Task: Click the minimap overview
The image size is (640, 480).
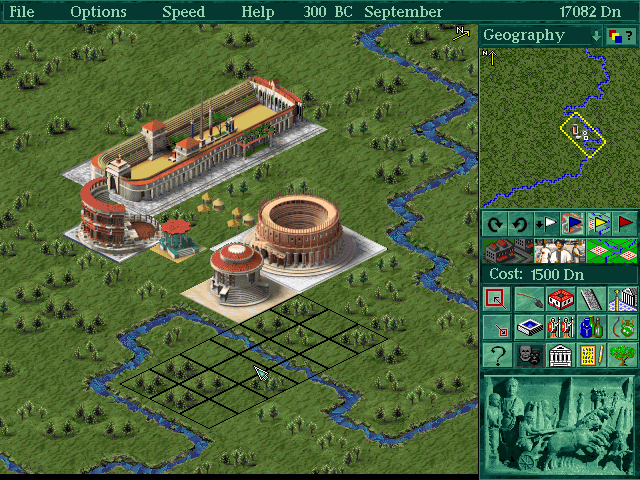Action: pyautogui.click(x=558, y=127)
